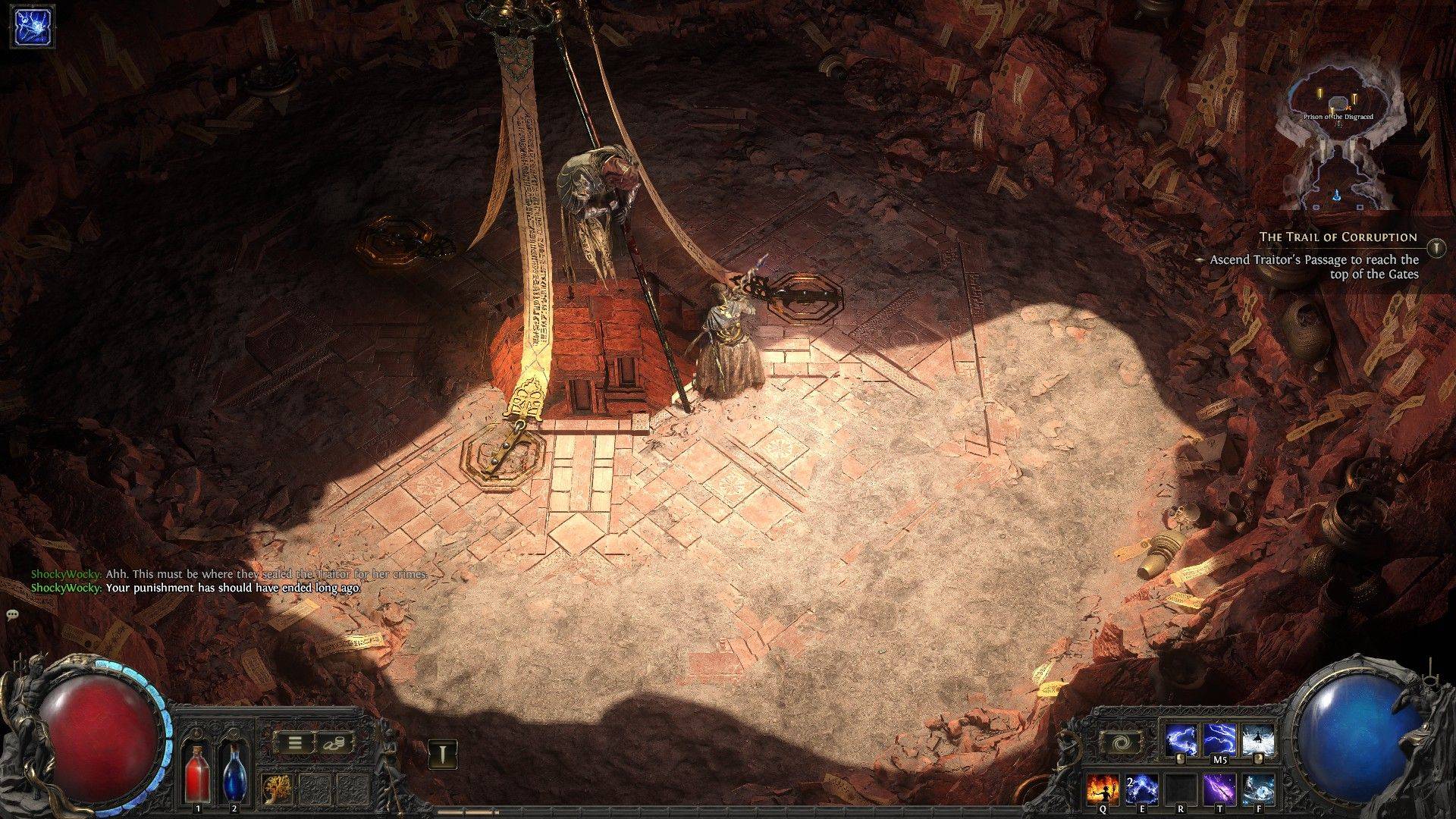1456x819 pixels.
Task: Open the coins and ring shop button
Action: (331, 743)
